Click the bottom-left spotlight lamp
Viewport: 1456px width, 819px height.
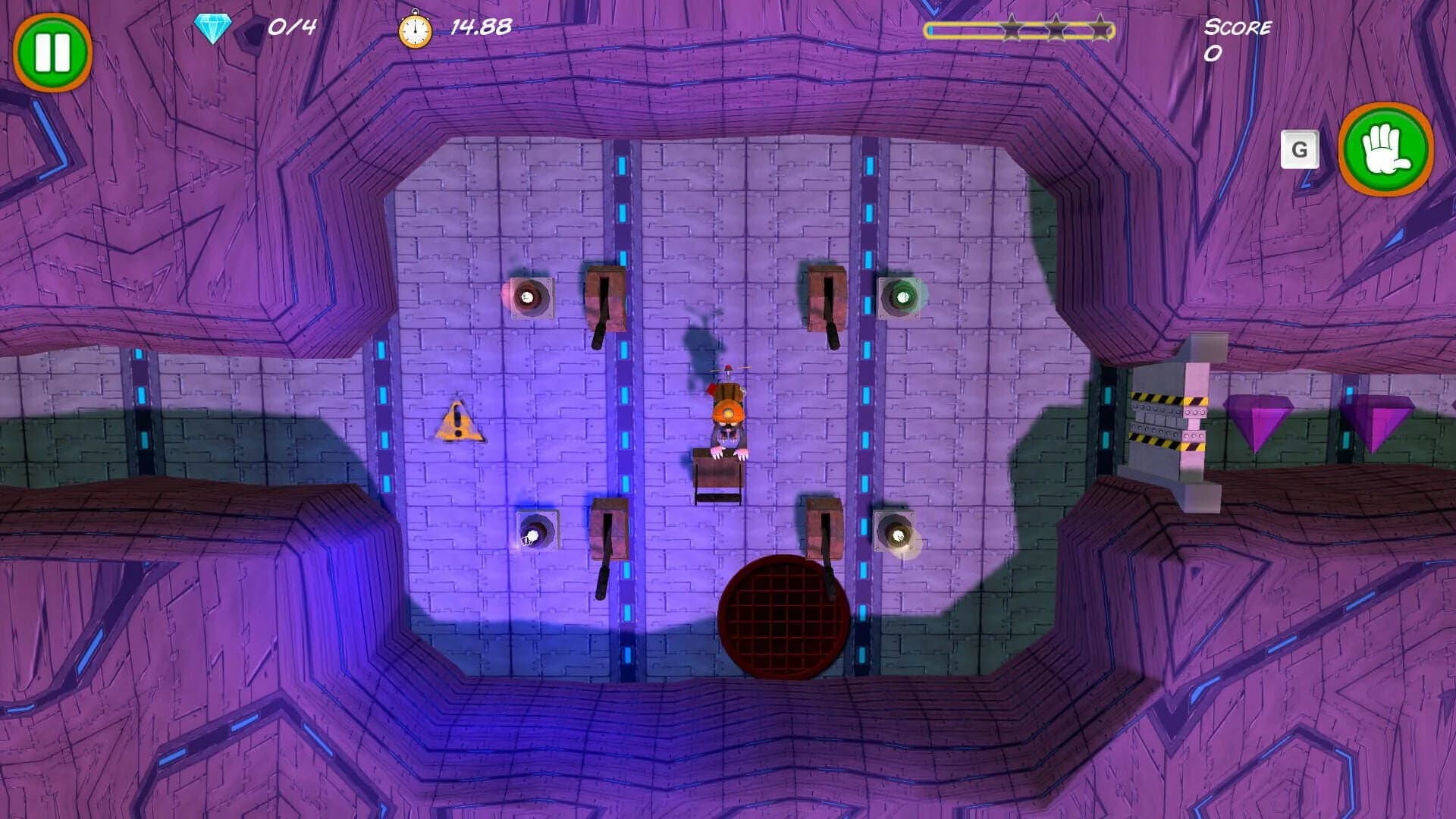pos(535,531)
